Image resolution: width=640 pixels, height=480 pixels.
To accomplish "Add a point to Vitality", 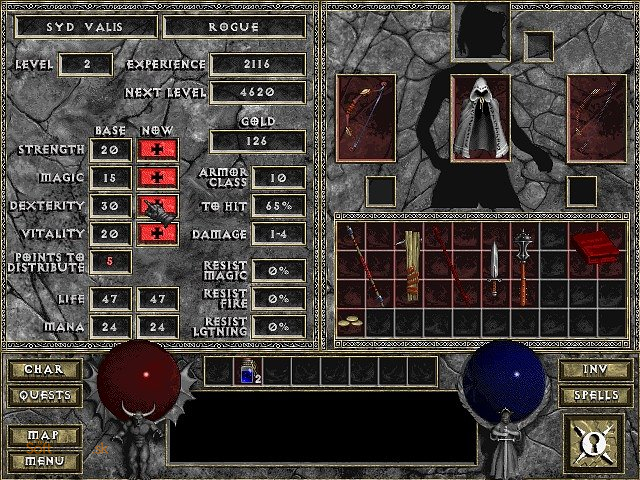I will (152, 233).
